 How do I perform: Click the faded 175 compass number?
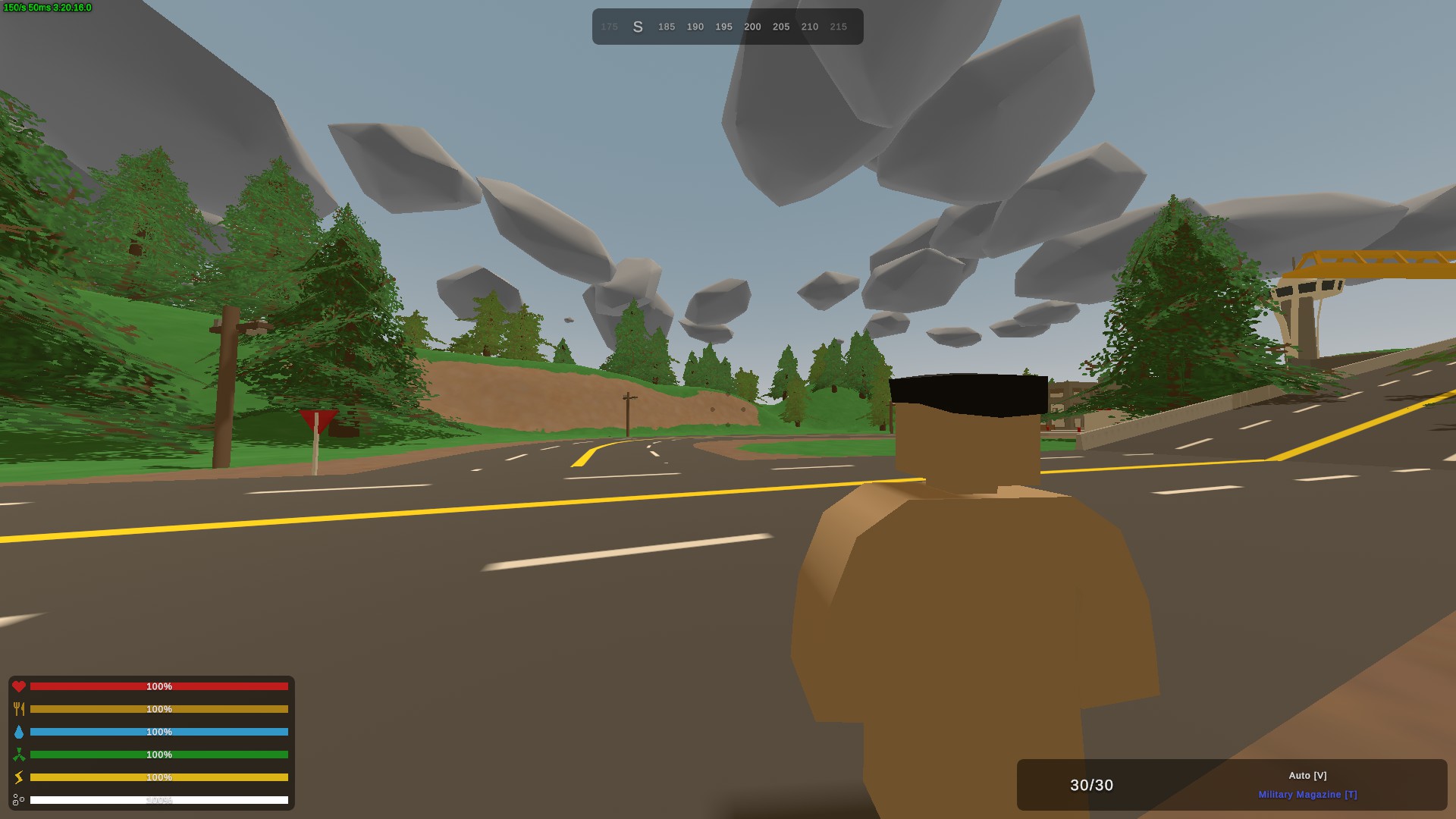click(x=609, y=27)
